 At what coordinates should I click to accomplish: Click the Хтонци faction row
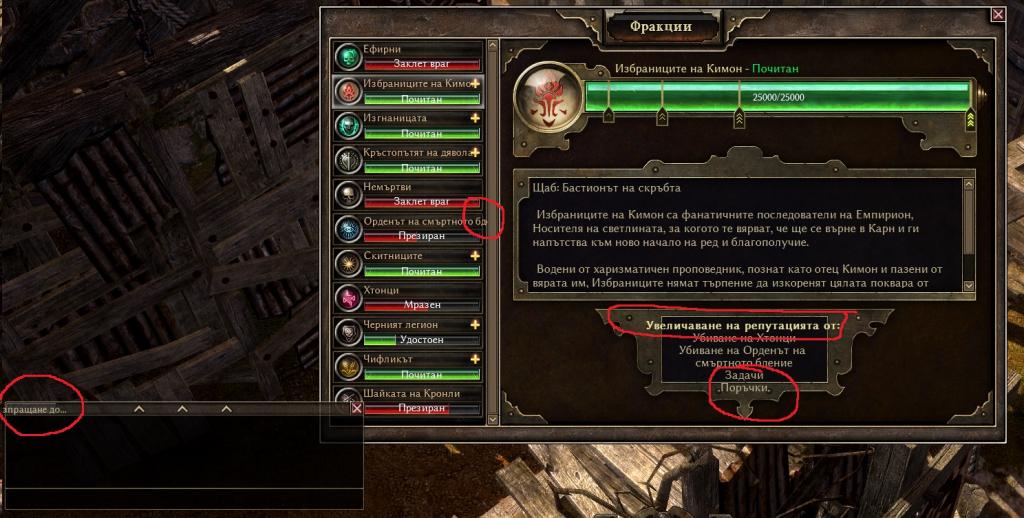tap(408, 298)
